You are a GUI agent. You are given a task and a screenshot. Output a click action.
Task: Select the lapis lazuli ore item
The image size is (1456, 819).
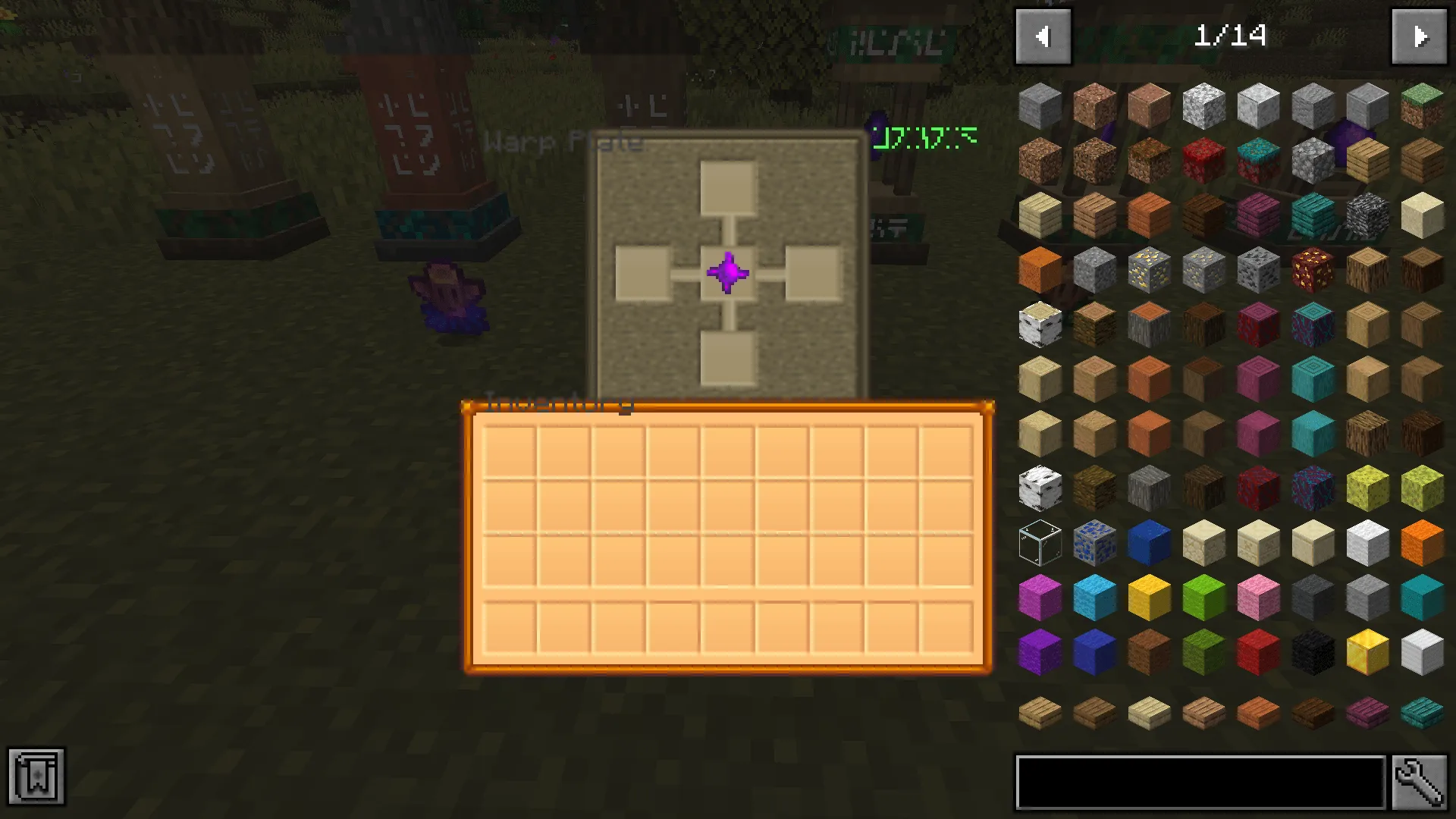pos(1094,543)
